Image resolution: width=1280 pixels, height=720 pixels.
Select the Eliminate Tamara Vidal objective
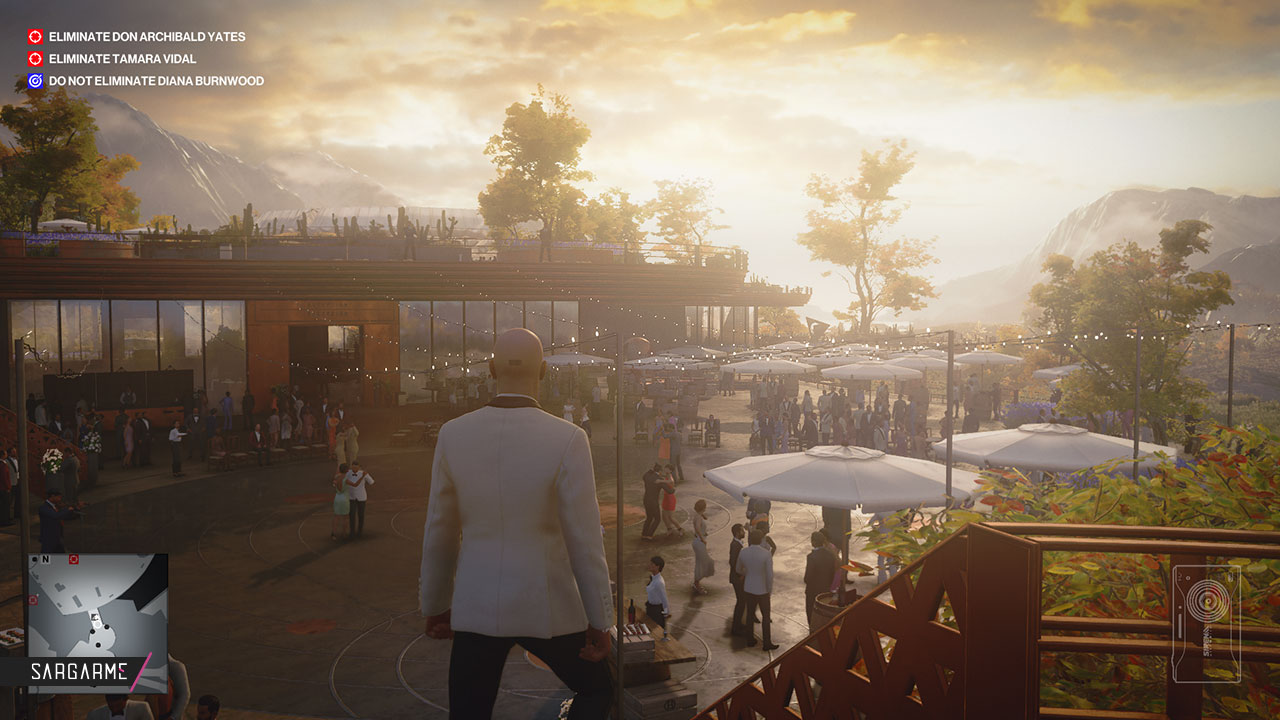122,59
